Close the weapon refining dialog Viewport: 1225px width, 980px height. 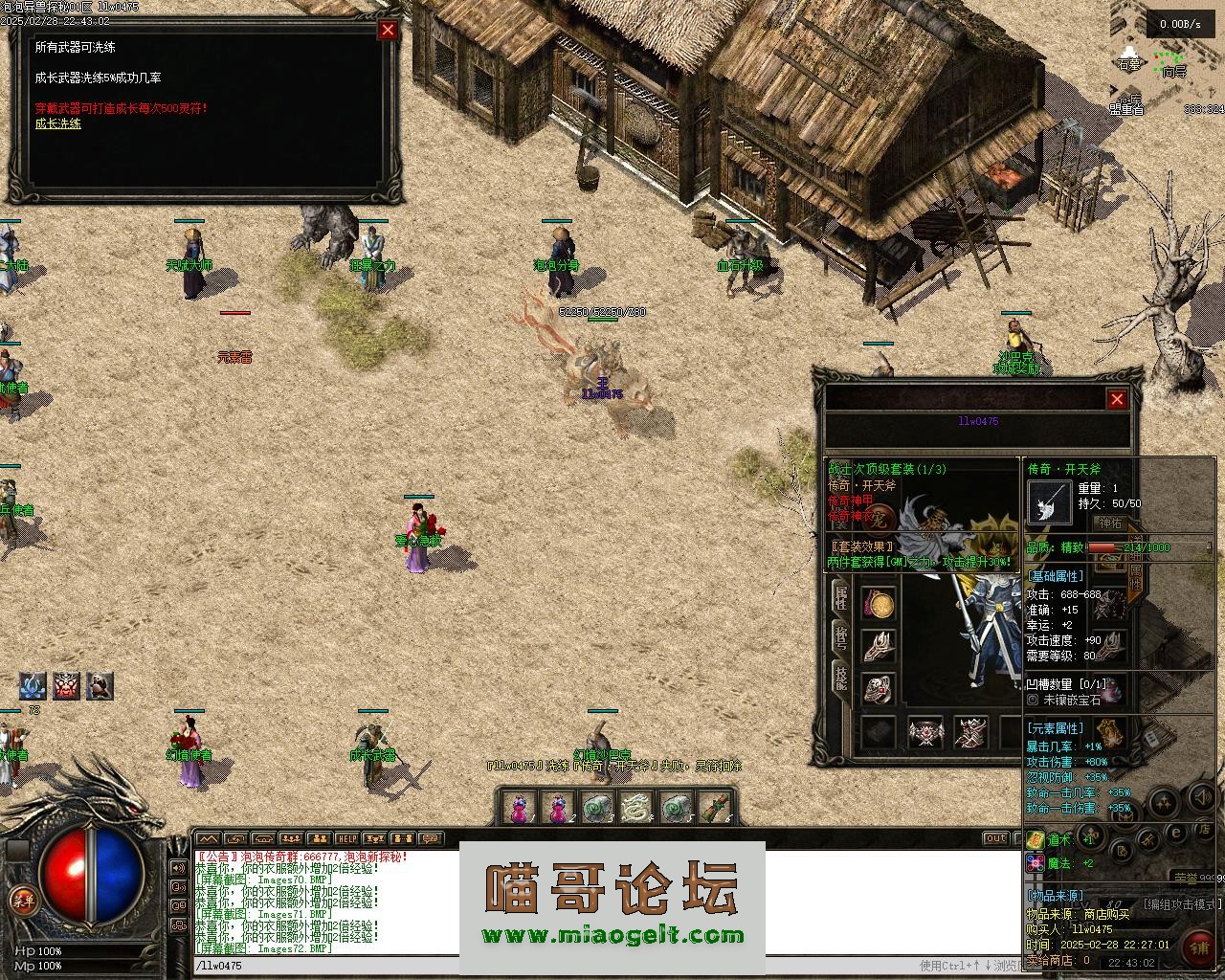pyautogui.click(x=388, y=30)
